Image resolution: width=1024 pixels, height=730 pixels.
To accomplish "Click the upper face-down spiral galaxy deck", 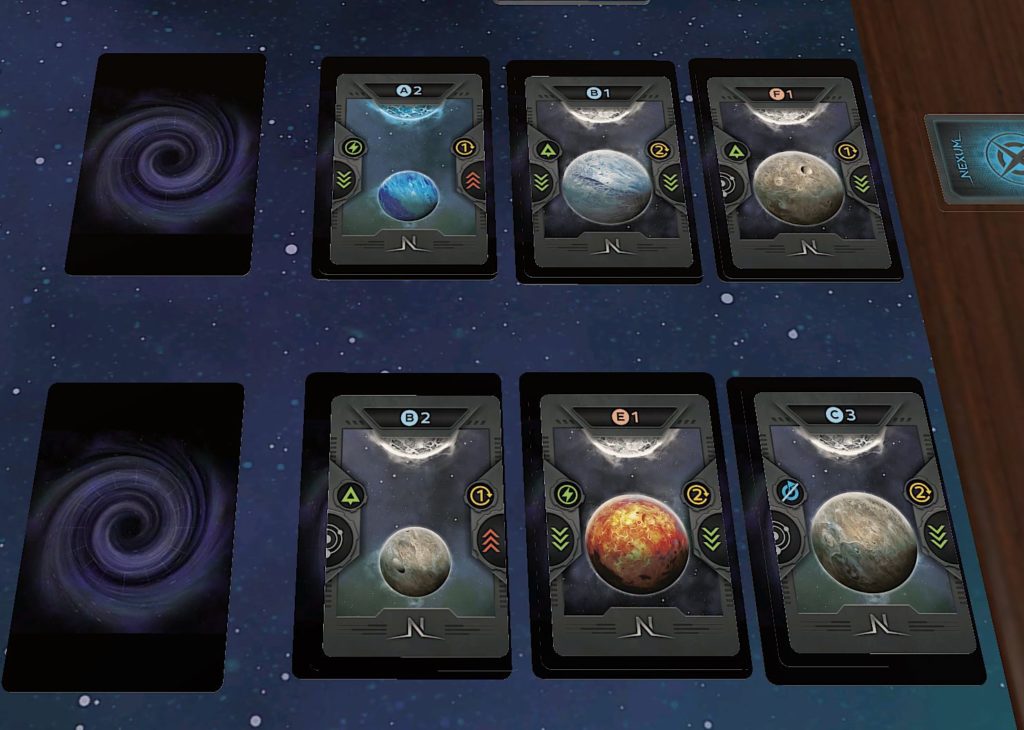I will pos(165,164).
